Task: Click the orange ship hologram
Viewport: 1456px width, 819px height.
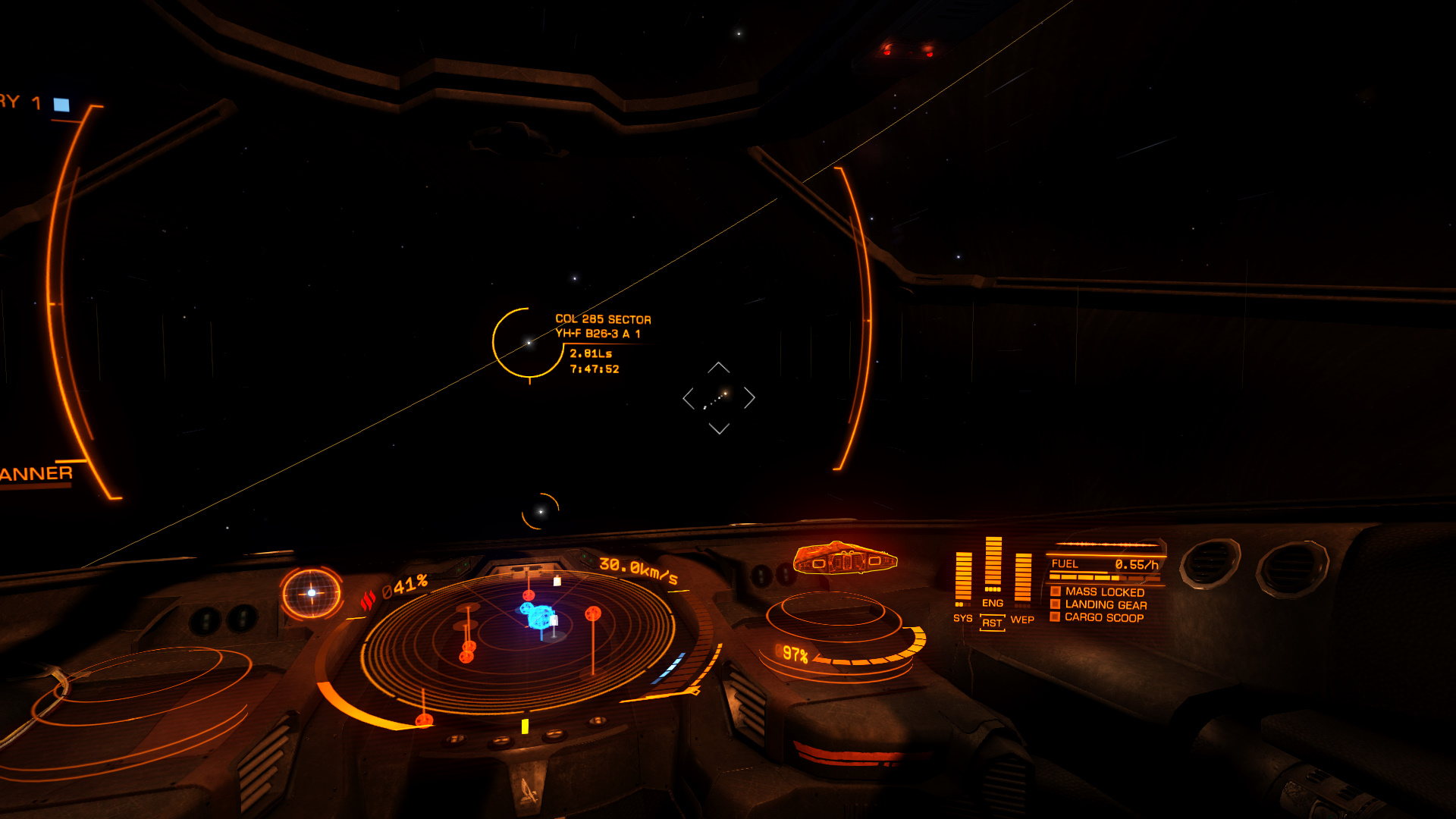Action: point(845,560)
